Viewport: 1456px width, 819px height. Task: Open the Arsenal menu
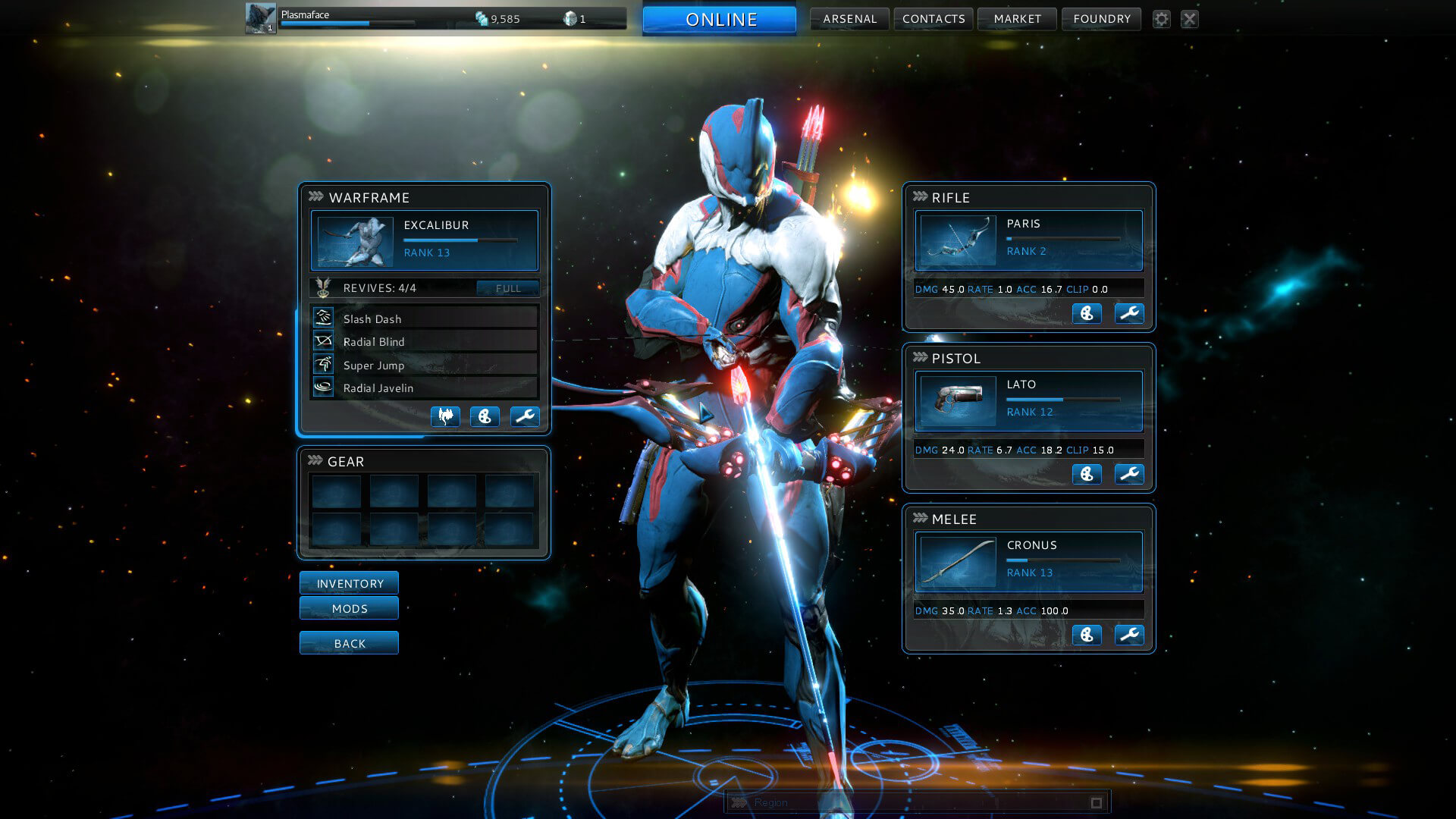pyautogui.click(x=849, y=19)
